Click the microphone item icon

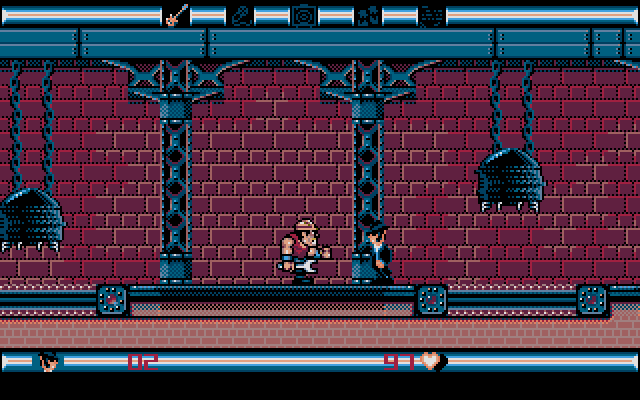(x=241, y=15)
